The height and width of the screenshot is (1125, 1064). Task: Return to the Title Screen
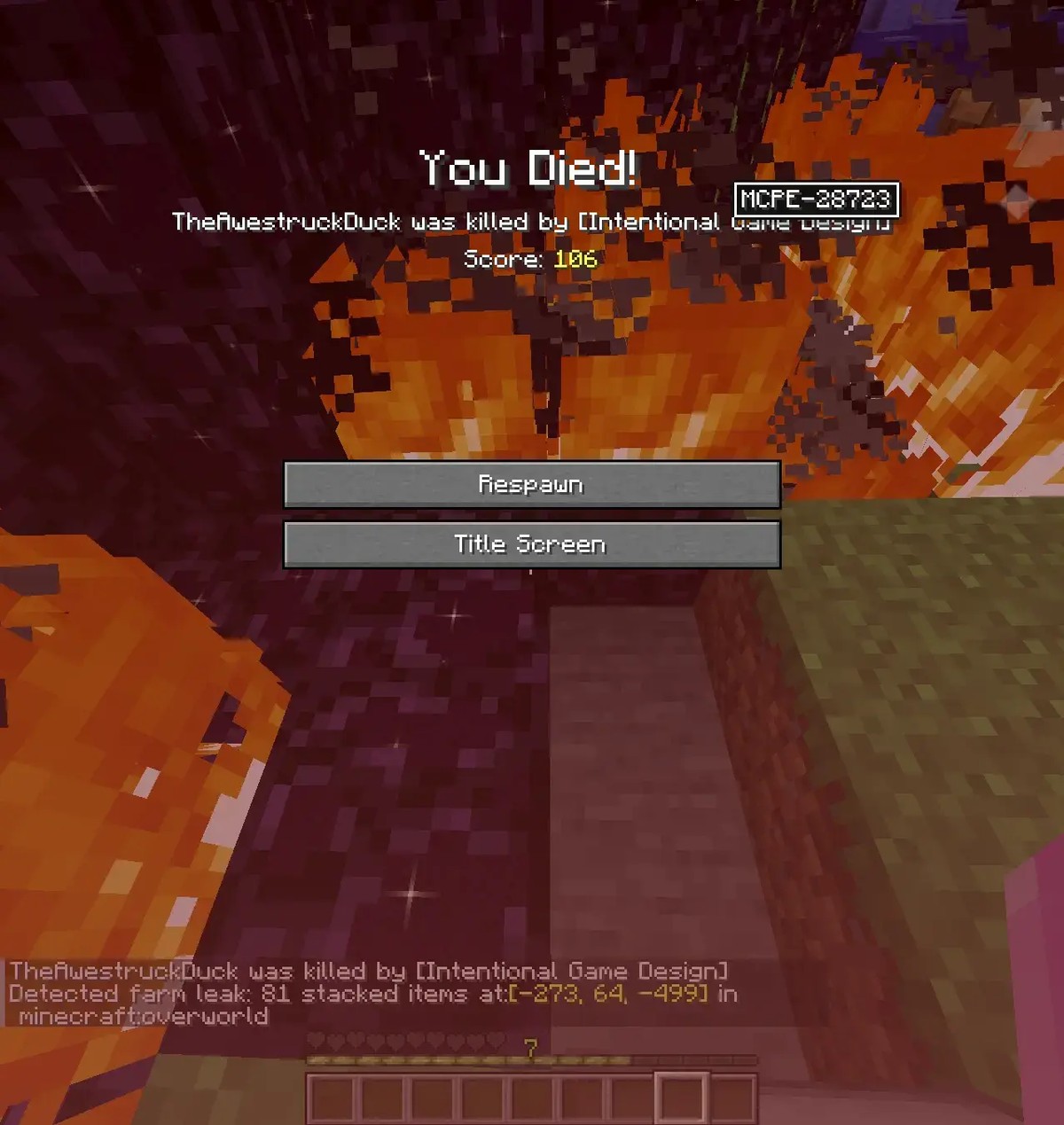(531, 543)
